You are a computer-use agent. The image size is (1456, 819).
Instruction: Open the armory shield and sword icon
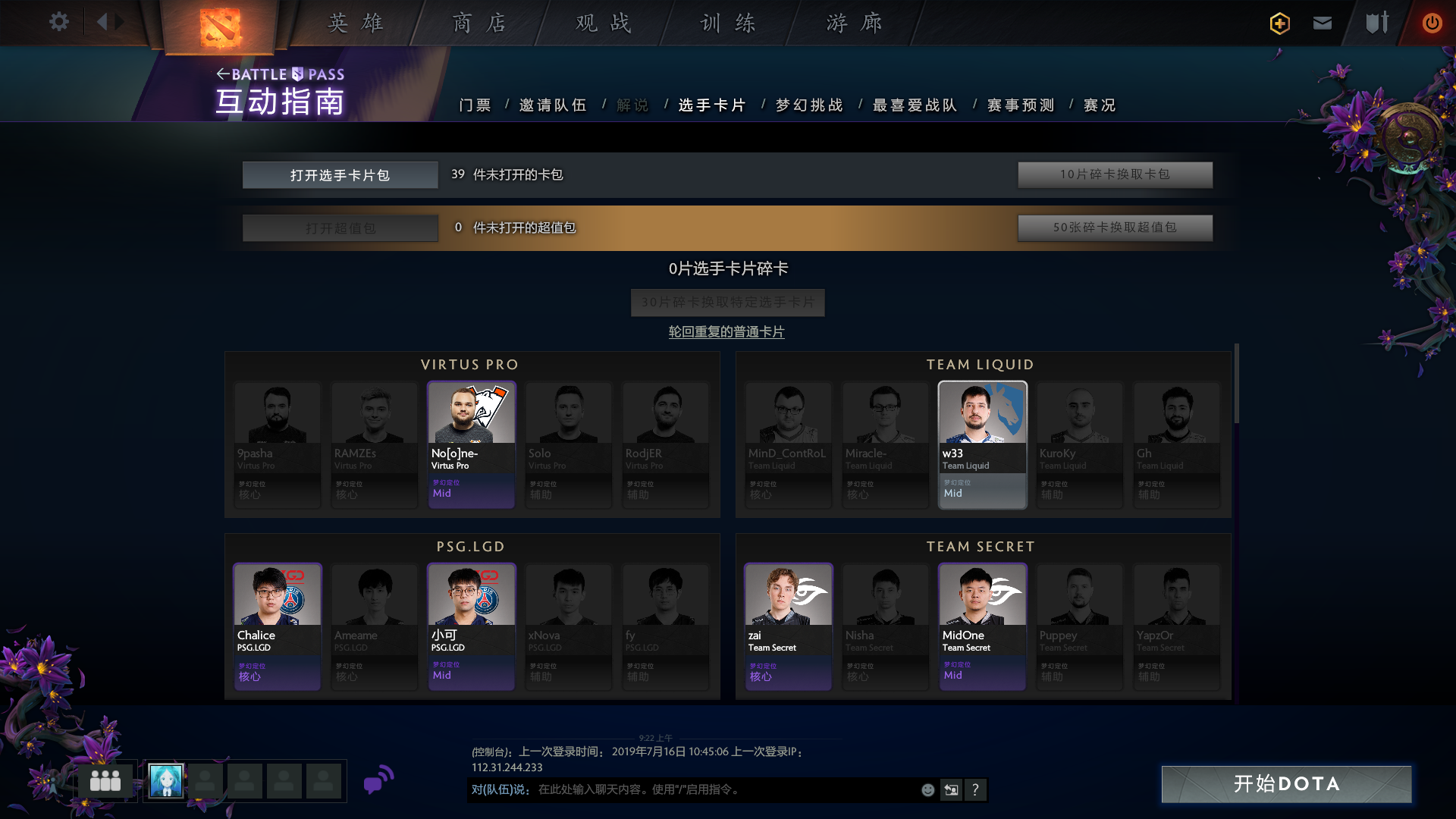[1377, 24]
